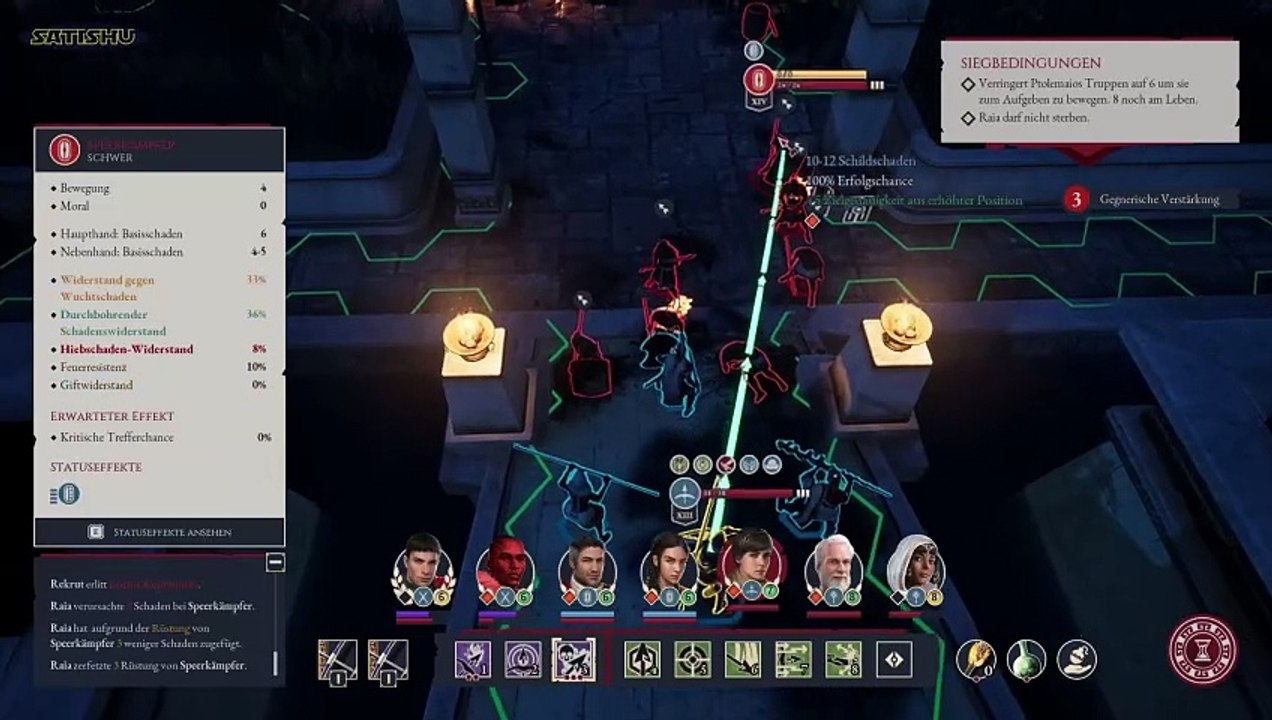Use the green potion flask item
This screenshot has height=720, width=1272.
pyautogui.click(x=1026, y=660)
